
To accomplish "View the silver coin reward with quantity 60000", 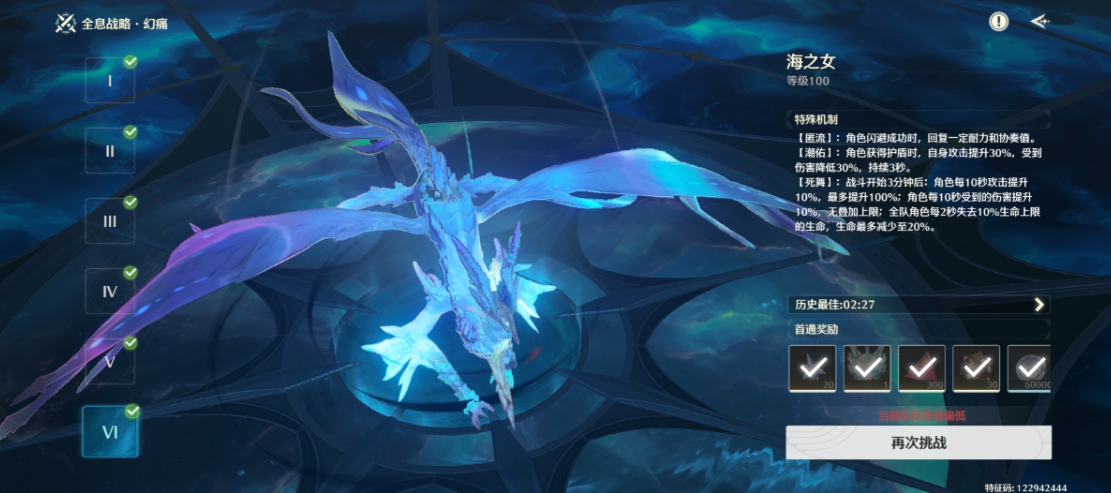I will (x=1029, y=367).
